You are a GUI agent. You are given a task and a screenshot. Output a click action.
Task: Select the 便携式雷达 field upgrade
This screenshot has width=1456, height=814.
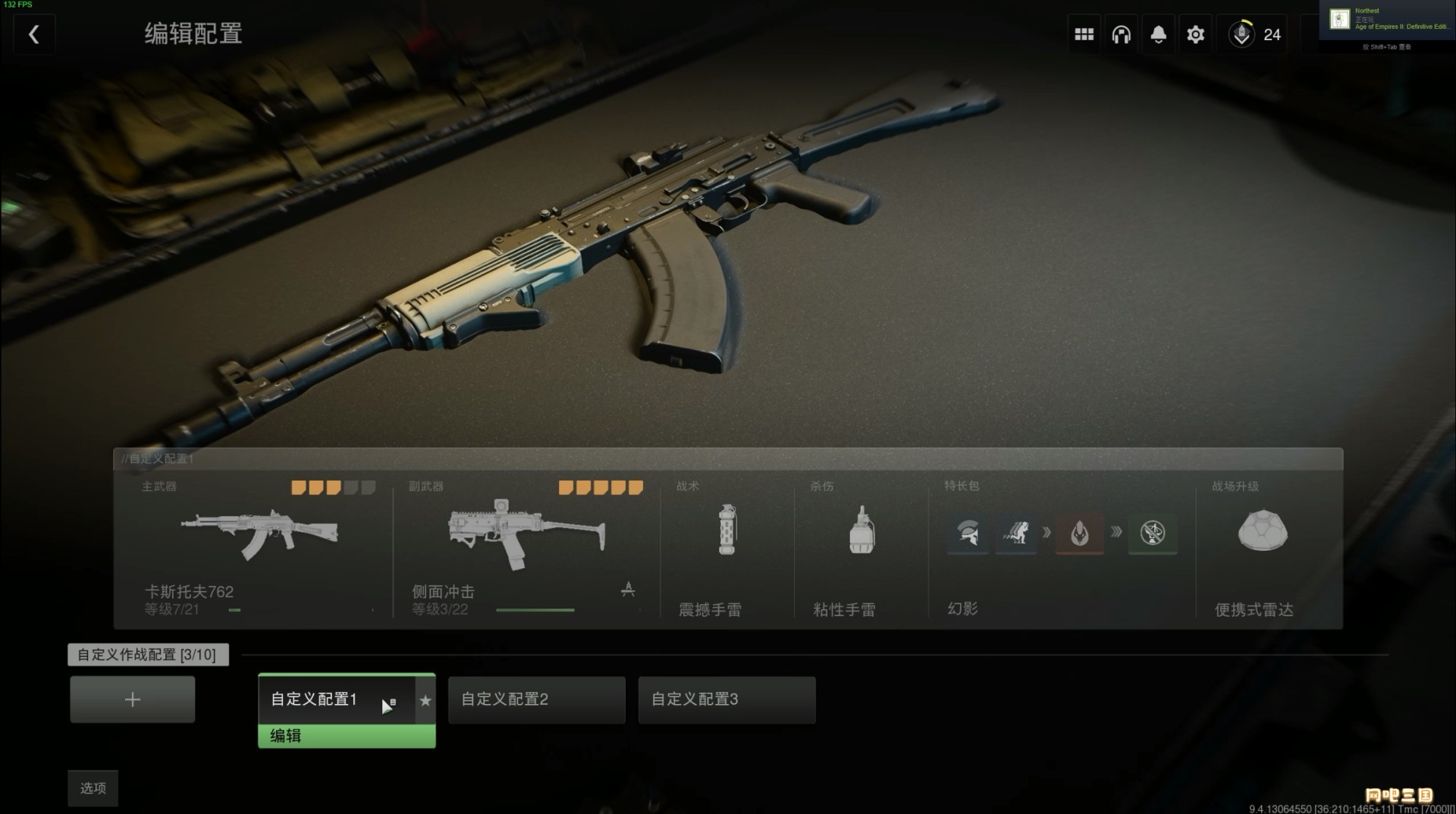point(1262,547)
